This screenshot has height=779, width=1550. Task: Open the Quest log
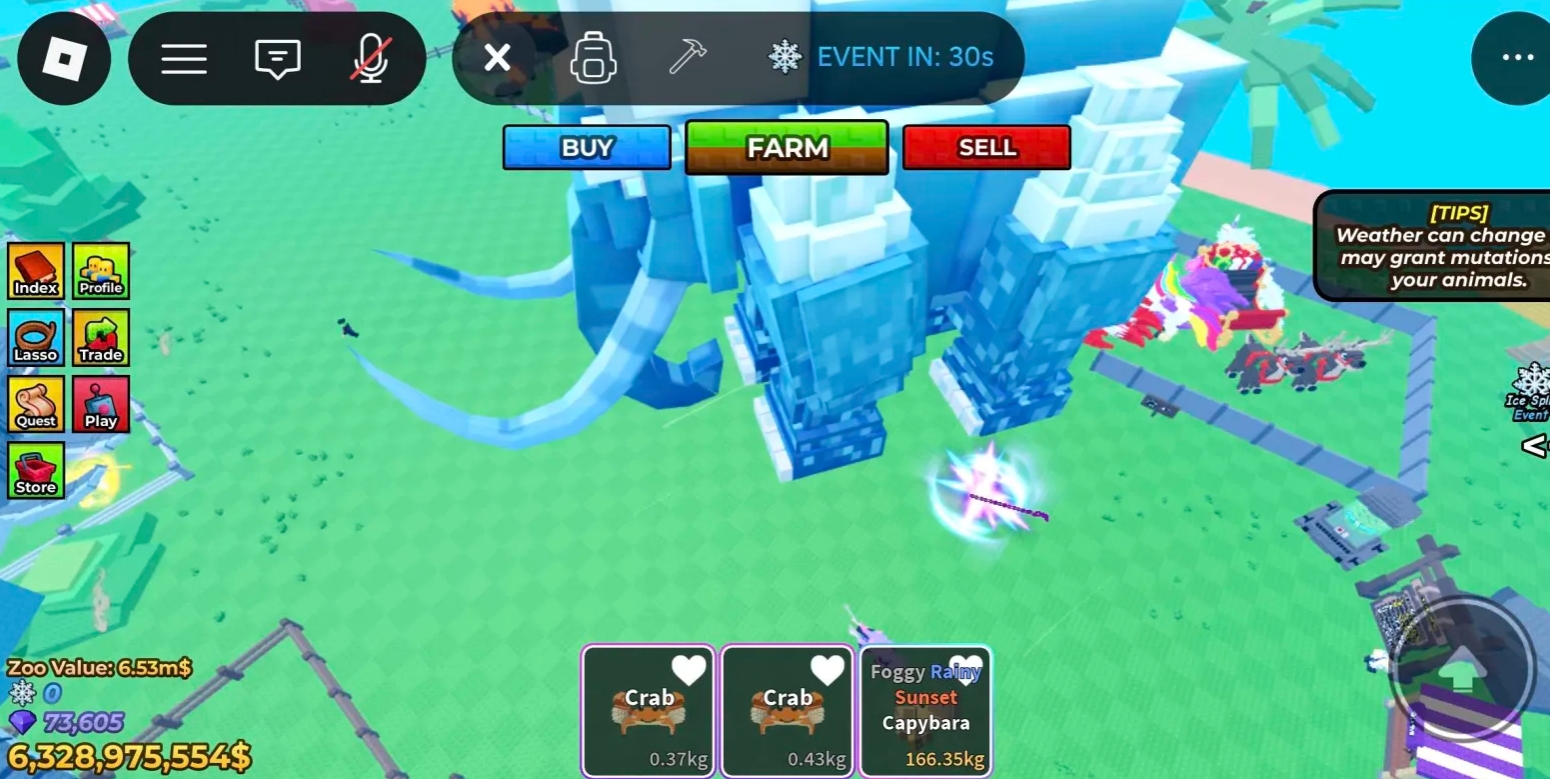pyautogui.click(x=36, y=404)
